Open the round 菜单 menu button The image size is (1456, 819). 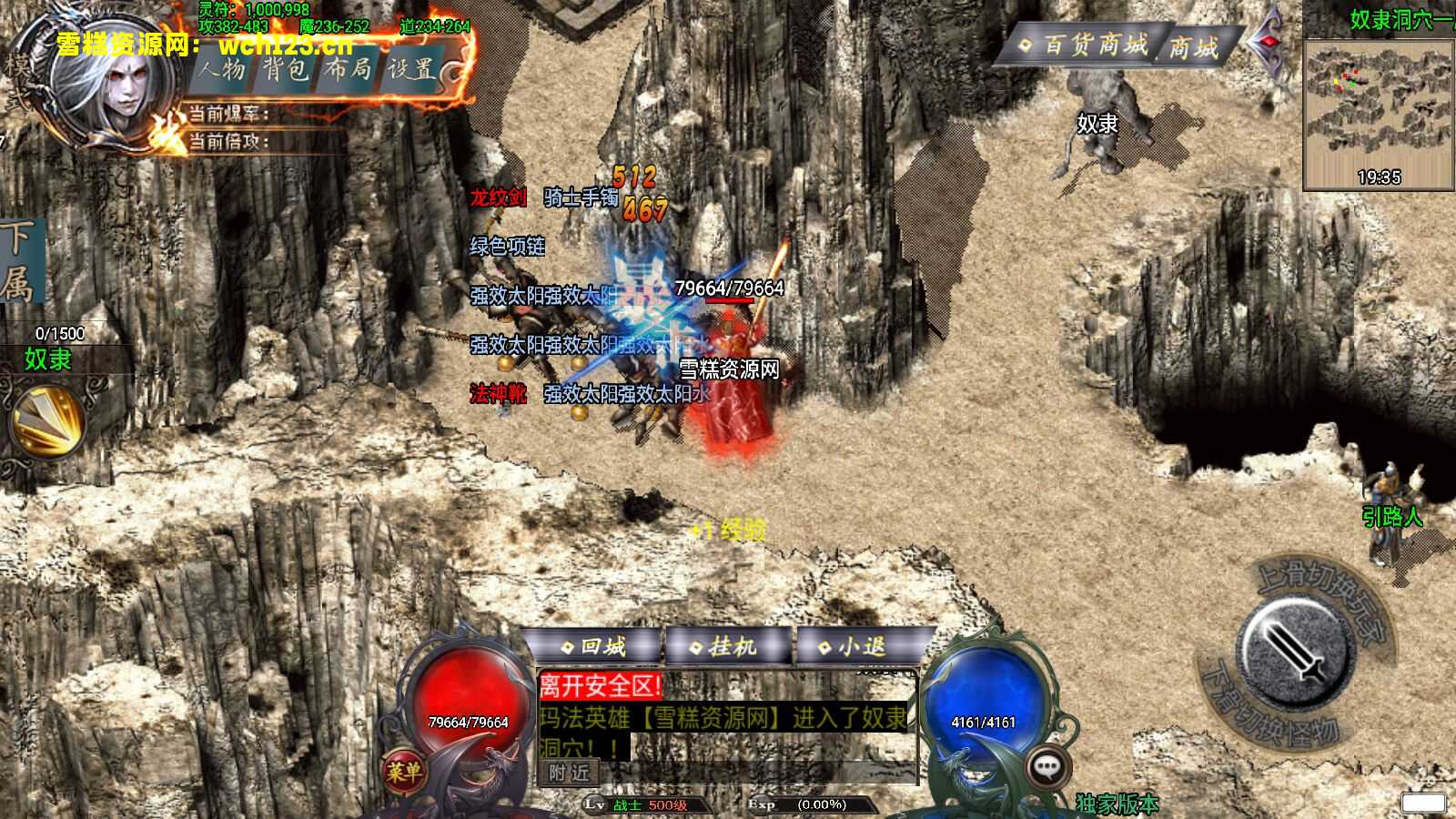[403, 773]
